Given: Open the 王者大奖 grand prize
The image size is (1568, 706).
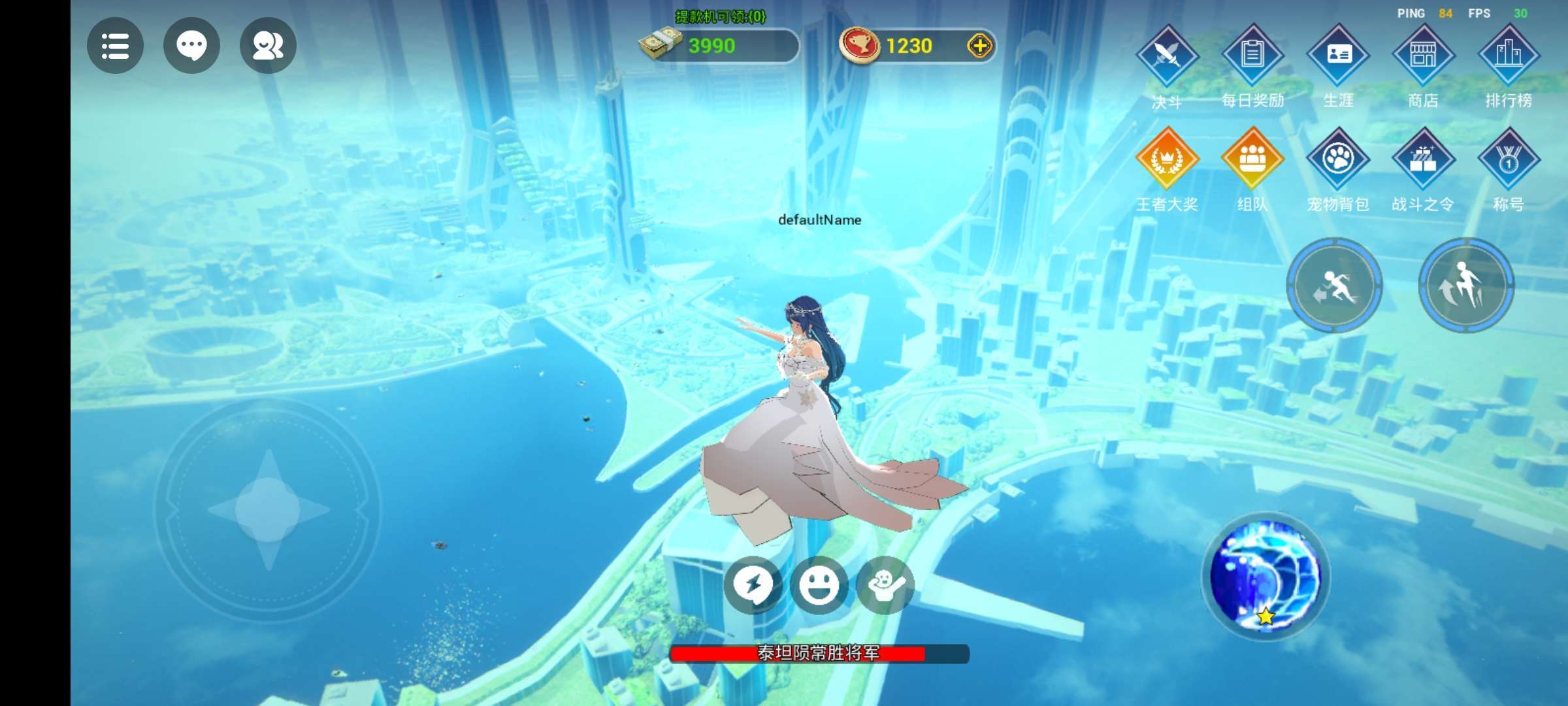Looking at the screenshot, I should coord(1168,159).
